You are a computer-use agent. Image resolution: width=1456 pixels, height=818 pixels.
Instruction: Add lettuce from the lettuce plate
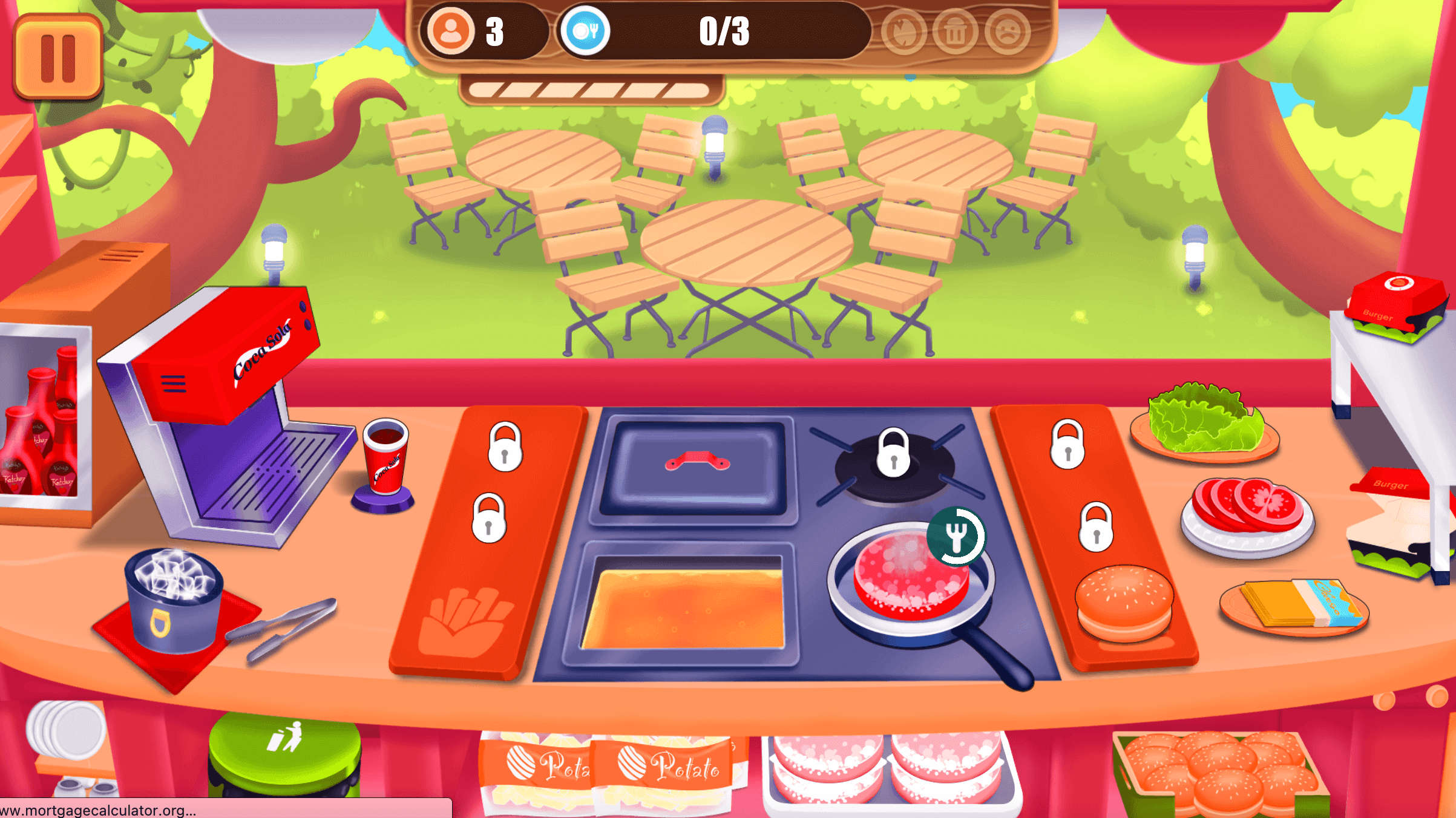click(x=1204, y=420)
